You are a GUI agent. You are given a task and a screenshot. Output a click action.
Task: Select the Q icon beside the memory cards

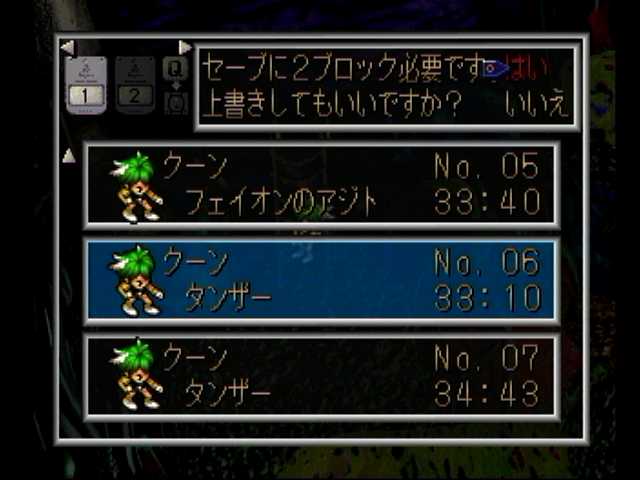(175, 68)
